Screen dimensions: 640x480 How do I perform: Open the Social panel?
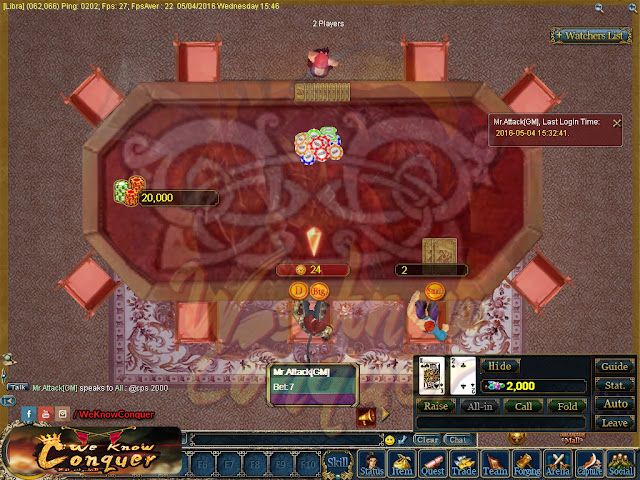pyautogui.click(x=620, y=465)
